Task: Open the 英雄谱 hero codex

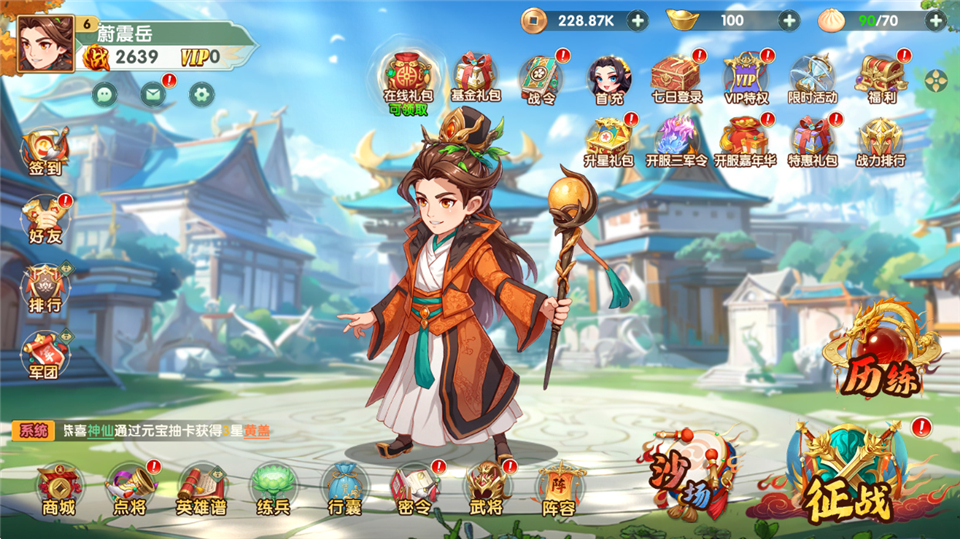Action: 201,488
